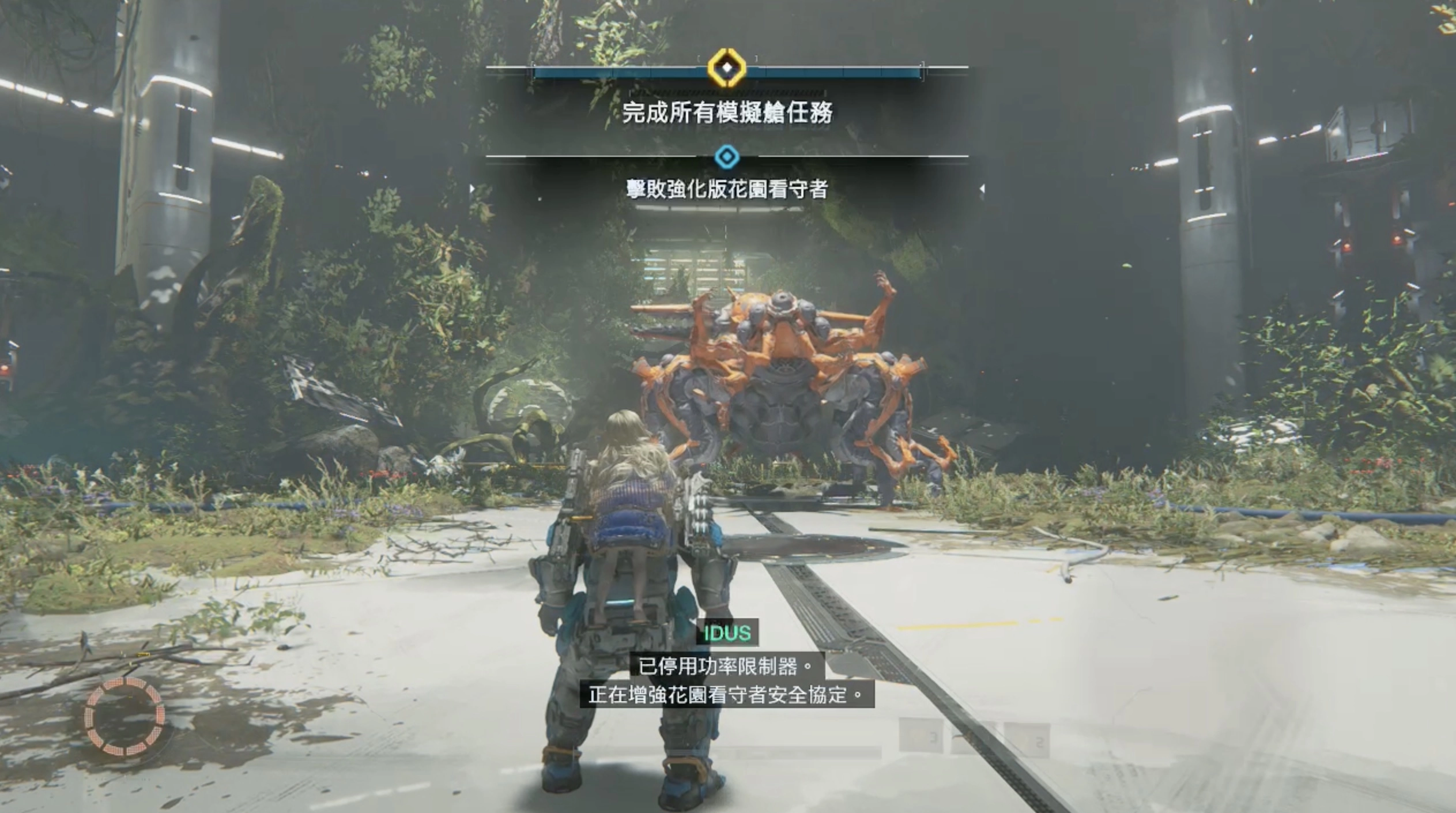Click the blue sub-objective diamond icon
Screen dimensions: 1456x813
(x=727, y=156)
